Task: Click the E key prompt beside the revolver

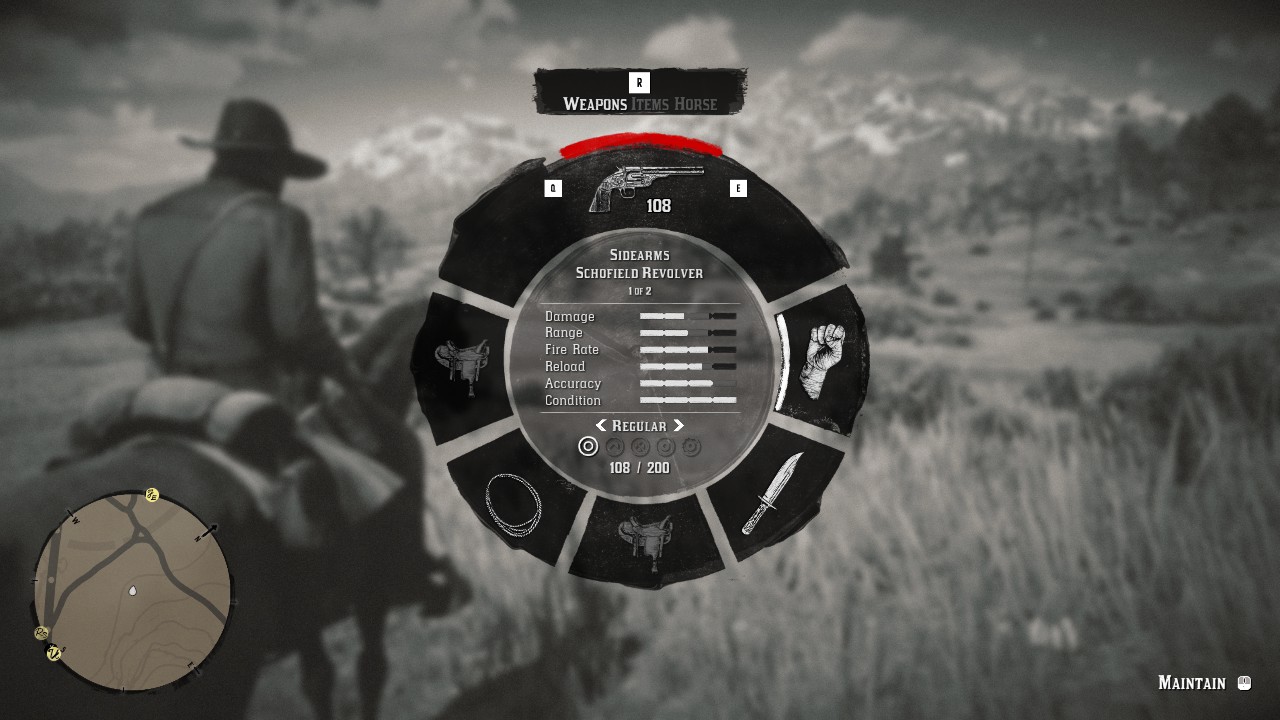Action: [740, 186]
